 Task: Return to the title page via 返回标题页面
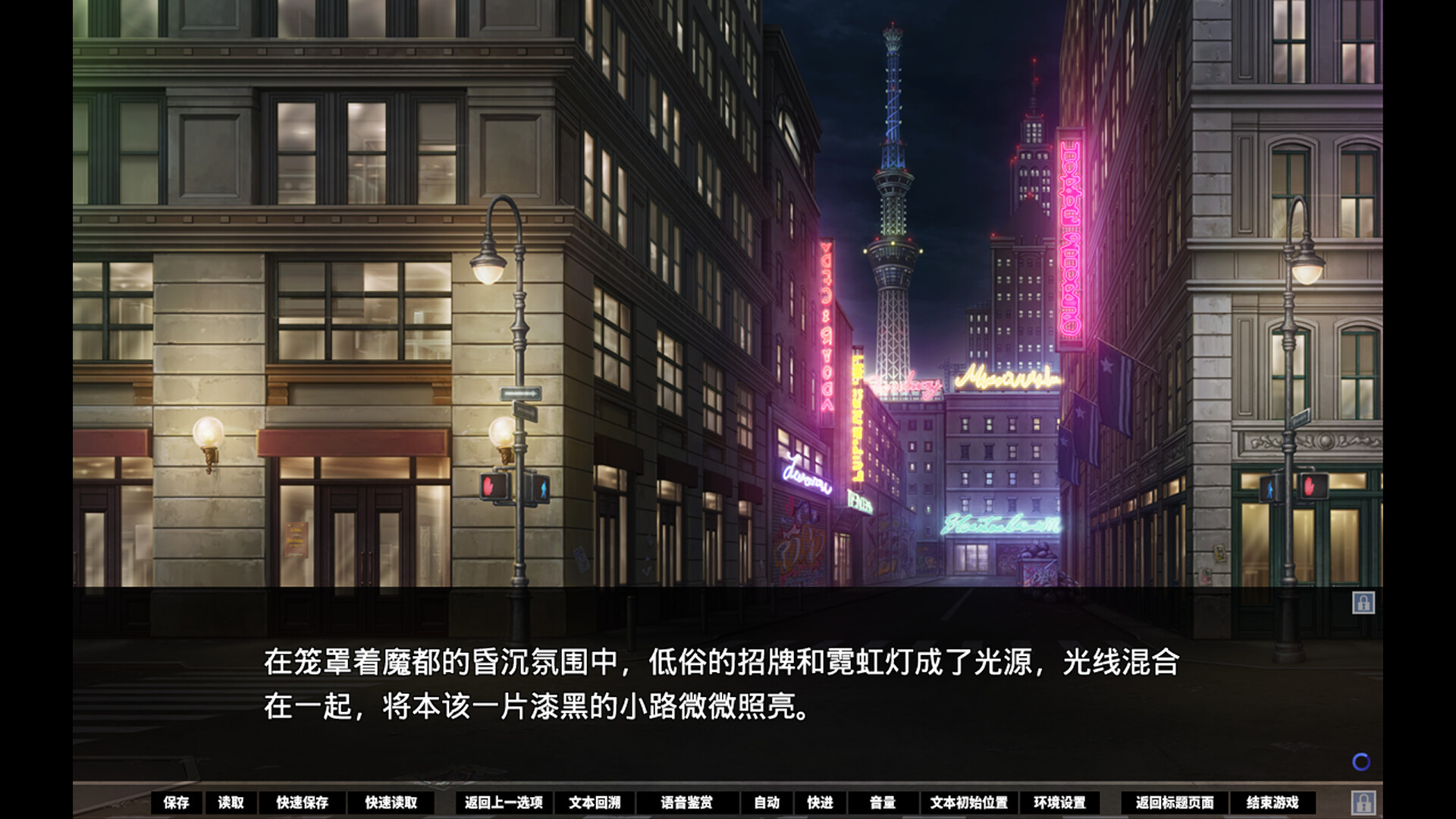(x=1175, y=802)
